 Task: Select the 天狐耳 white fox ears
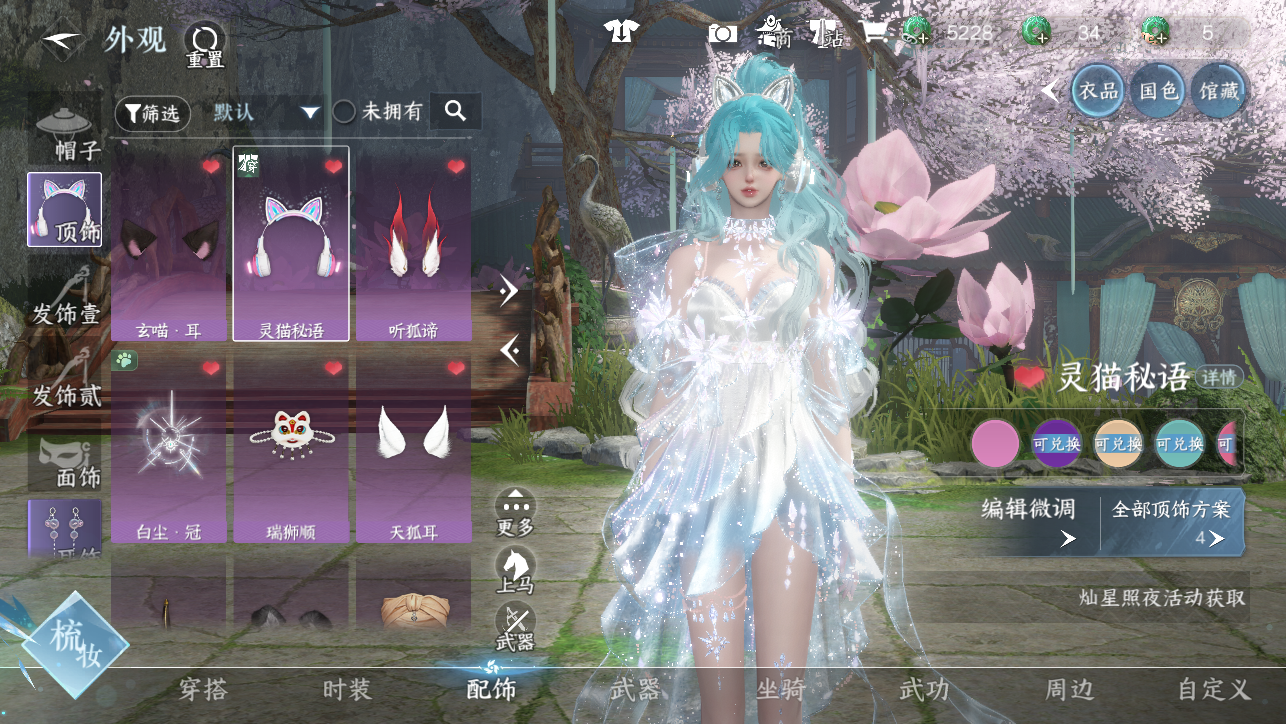coord(413,448)
